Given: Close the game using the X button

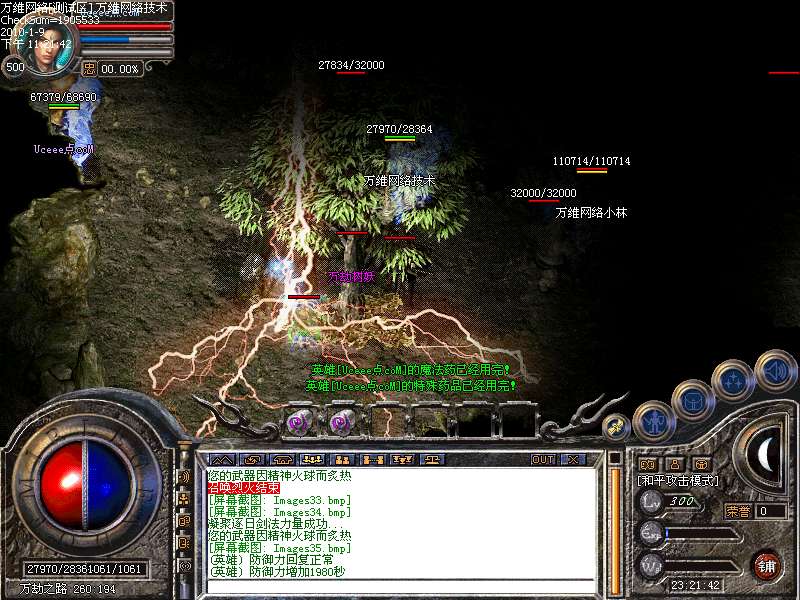Looking at the screenshot, I should (x=573, y=460).
